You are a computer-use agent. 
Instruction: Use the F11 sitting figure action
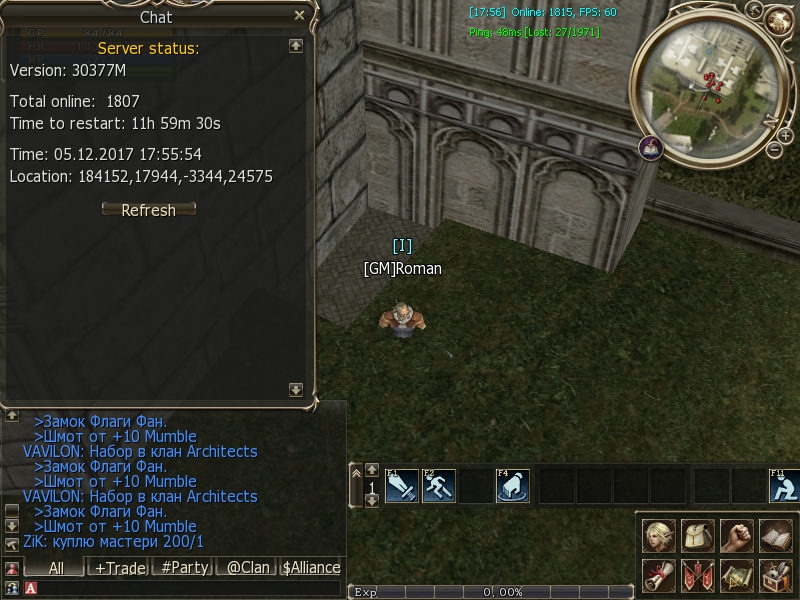pos(784,486)
